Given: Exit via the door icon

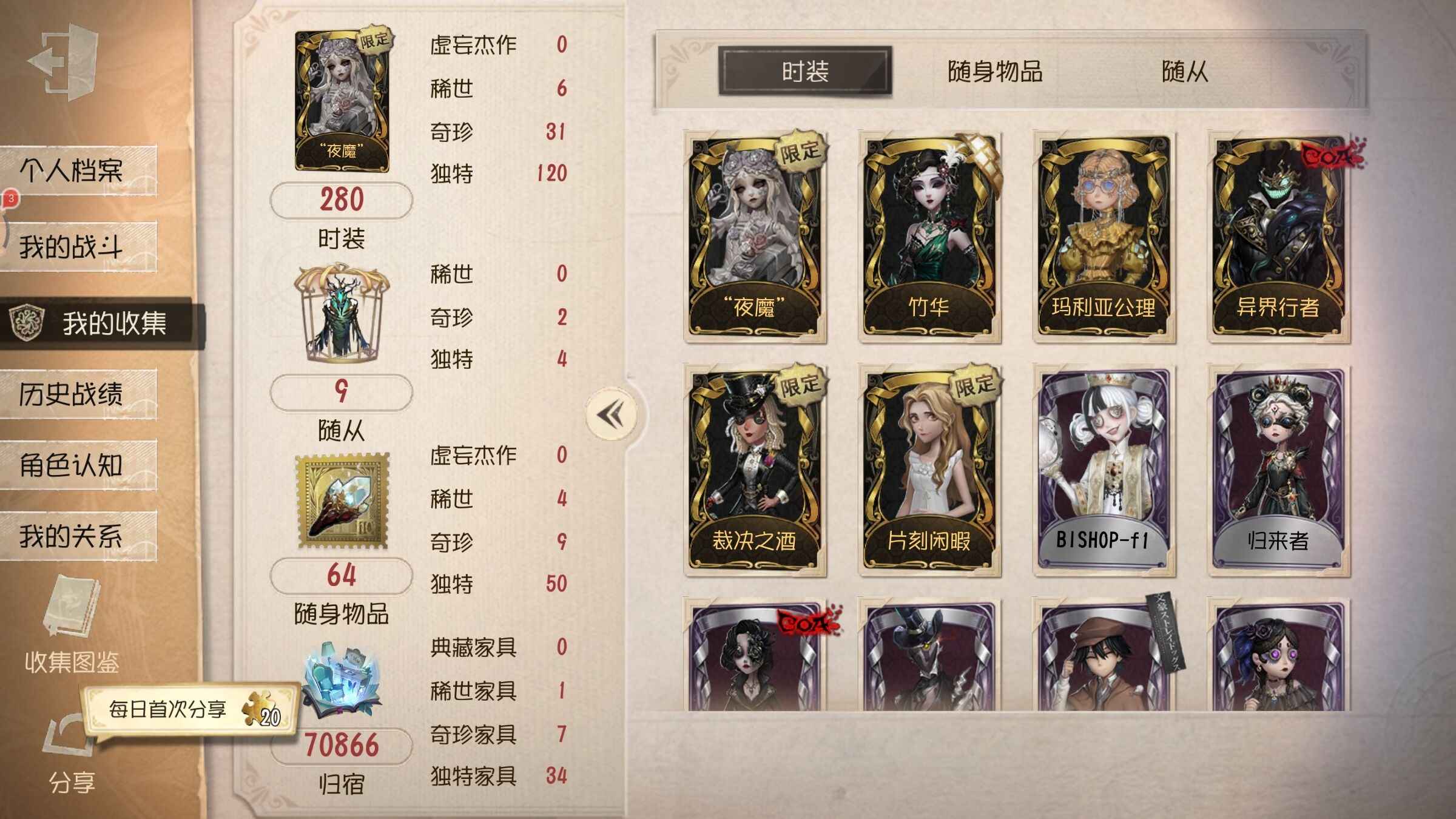Looking at the screenshot, I should point(64,62).
